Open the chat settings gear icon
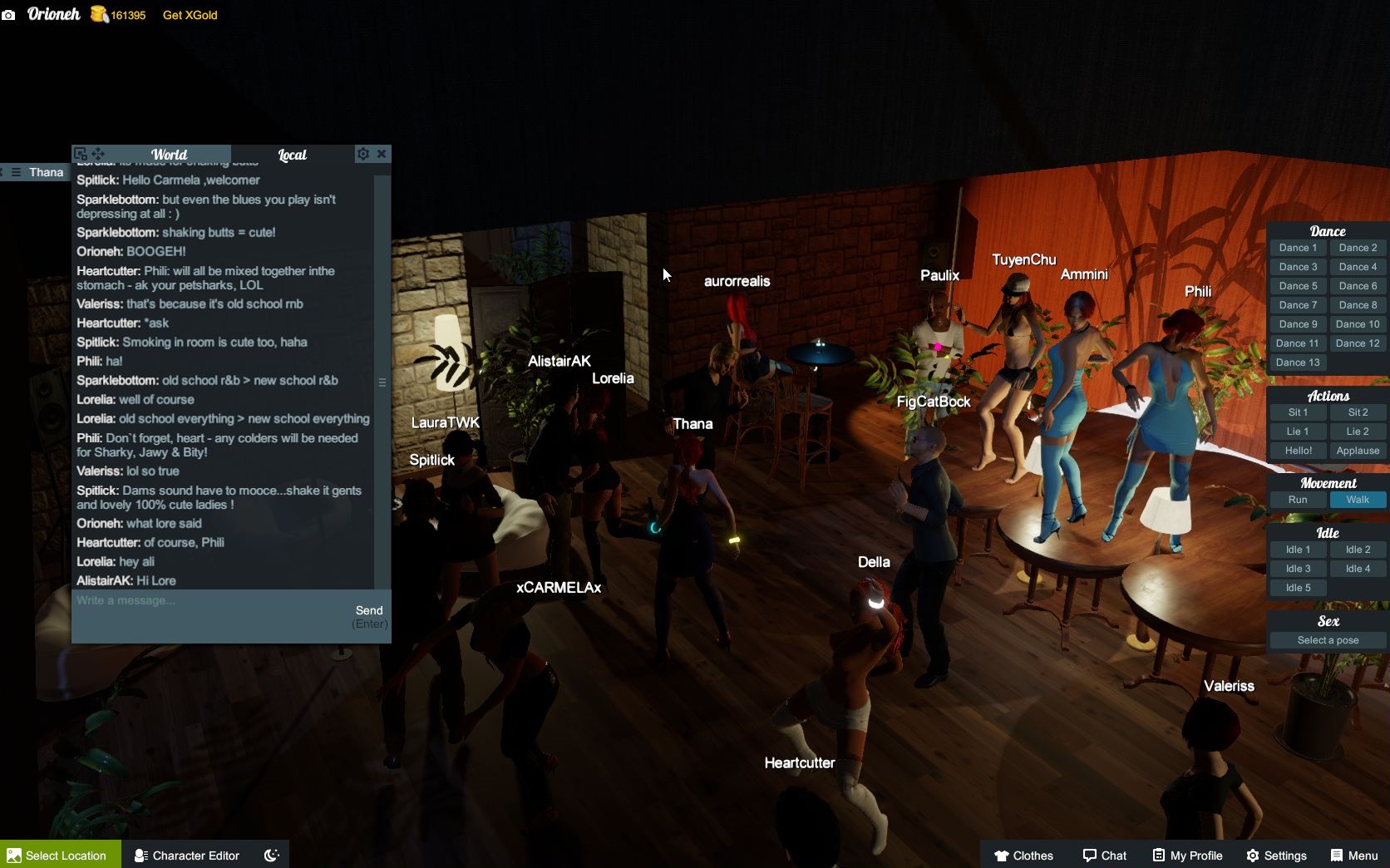Viewport: 1390px width, 868px height. 363,154
